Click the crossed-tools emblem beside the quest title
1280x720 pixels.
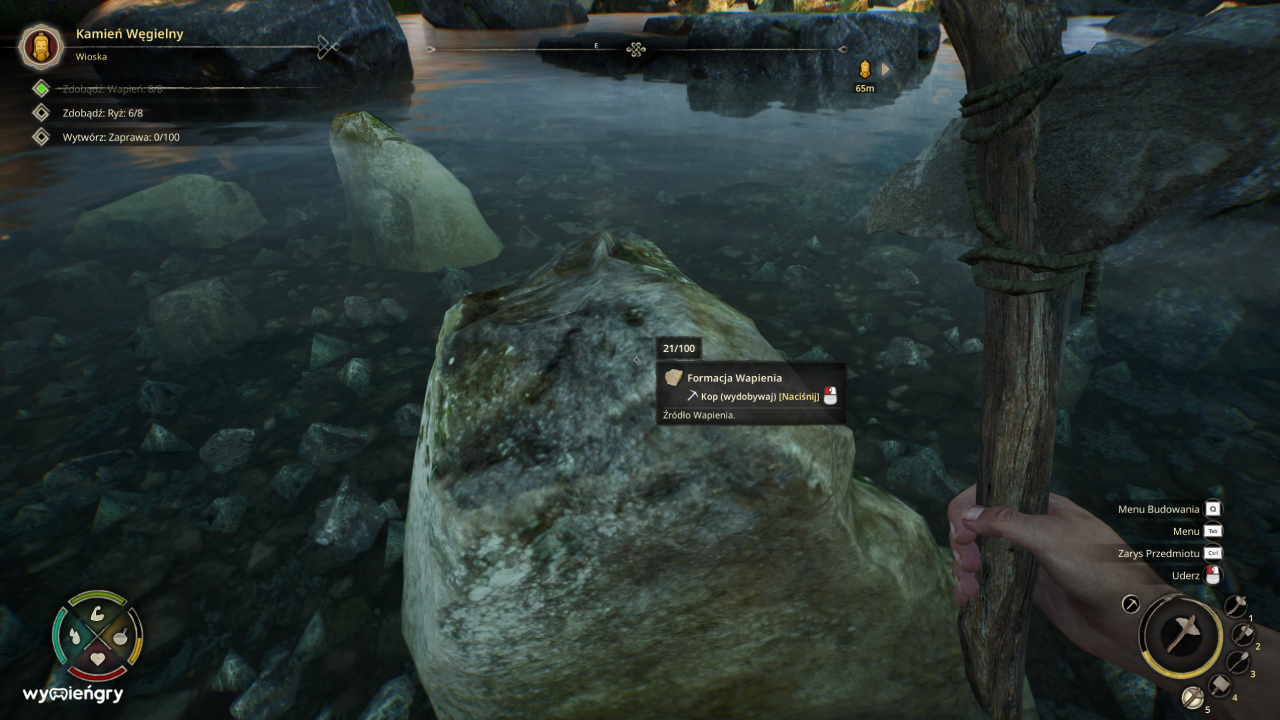328,46
